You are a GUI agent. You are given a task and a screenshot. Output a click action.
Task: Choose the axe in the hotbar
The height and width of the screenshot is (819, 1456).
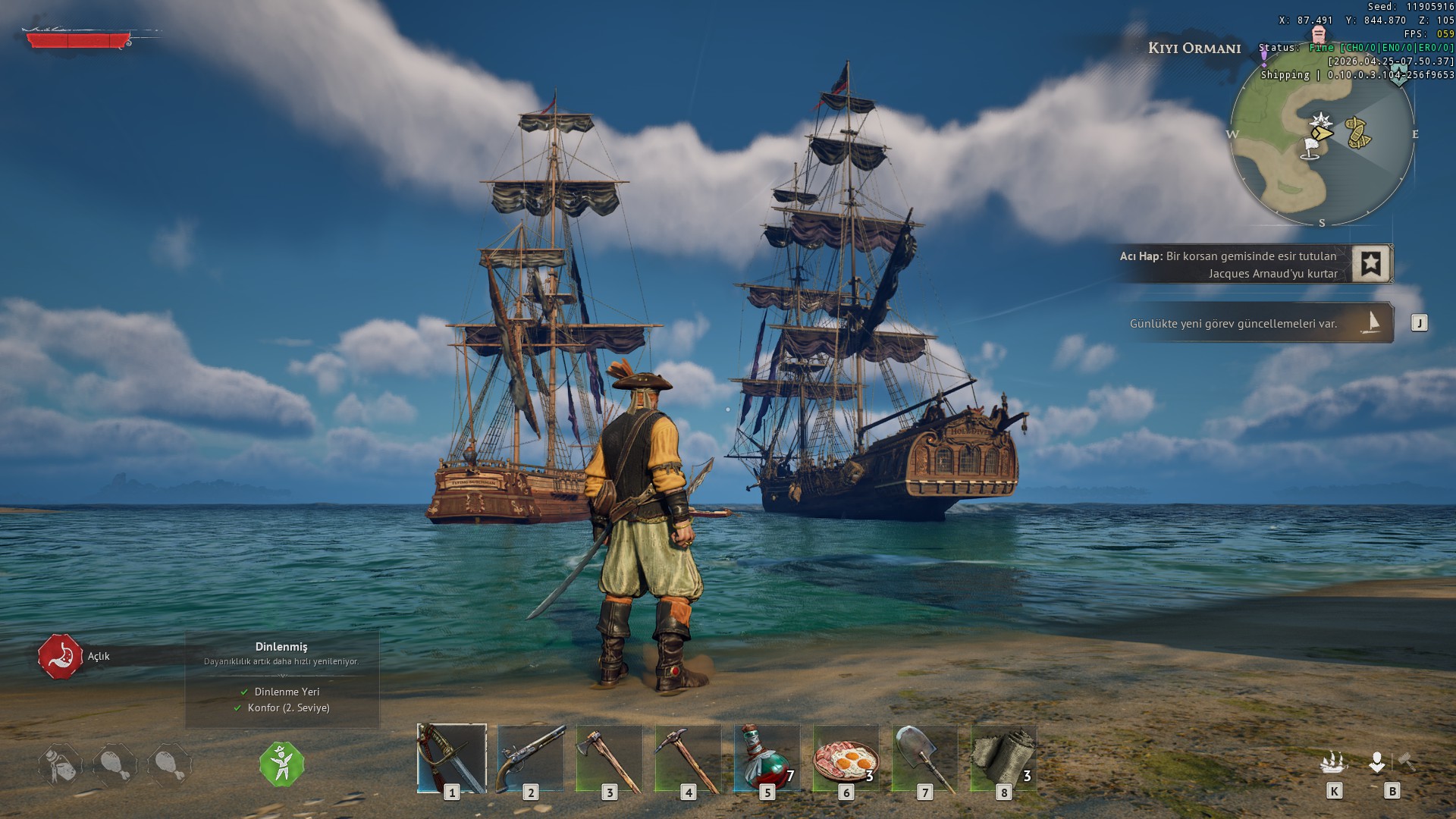(610, 758)
